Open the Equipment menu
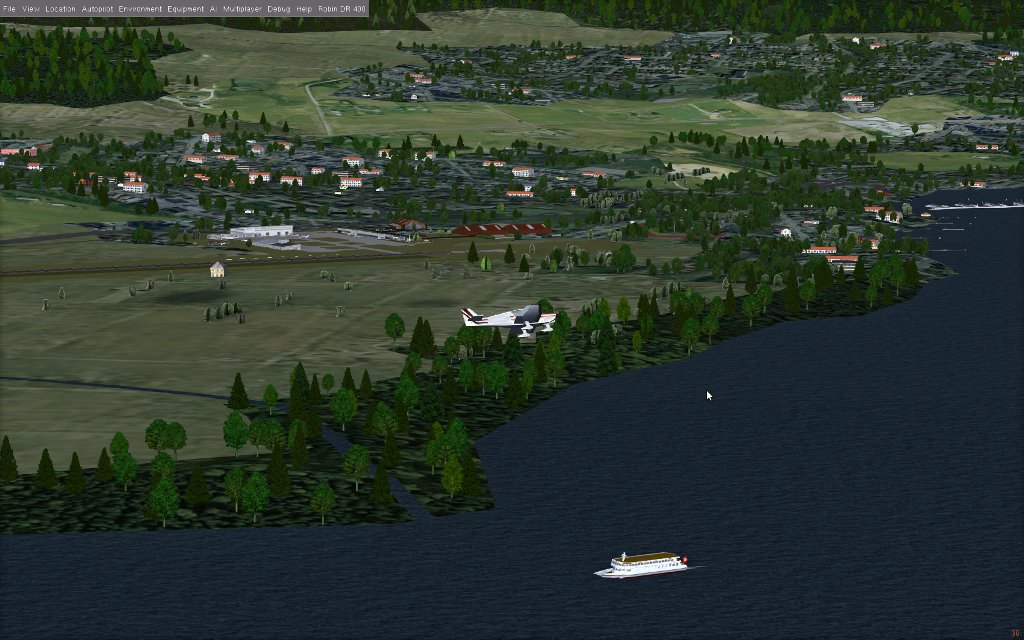Viewport: 1024px width, 640px height. [x=185, y=8]
